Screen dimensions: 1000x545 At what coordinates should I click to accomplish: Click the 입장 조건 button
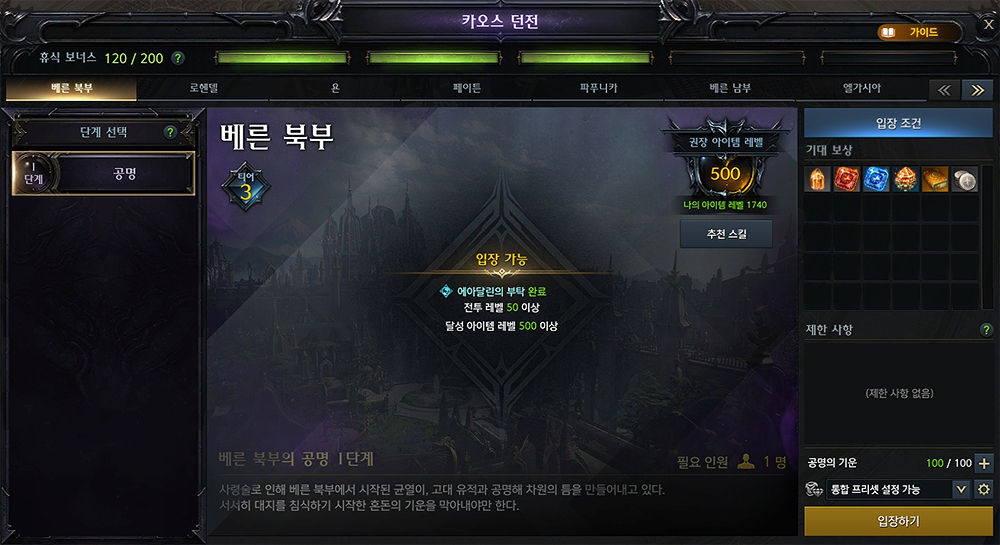click(x=898, y=123)
